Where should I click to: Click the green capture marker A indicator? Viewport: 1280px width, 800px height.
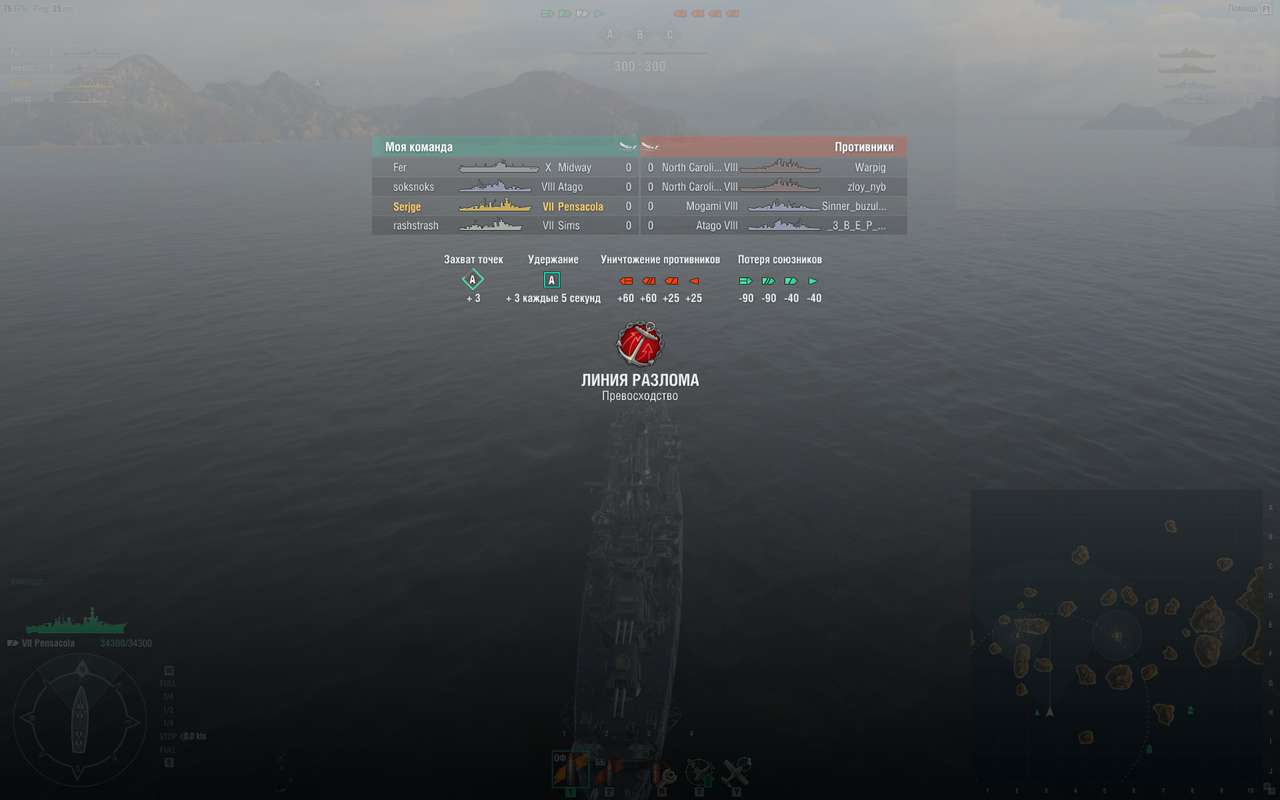click(x=472, y=281)
